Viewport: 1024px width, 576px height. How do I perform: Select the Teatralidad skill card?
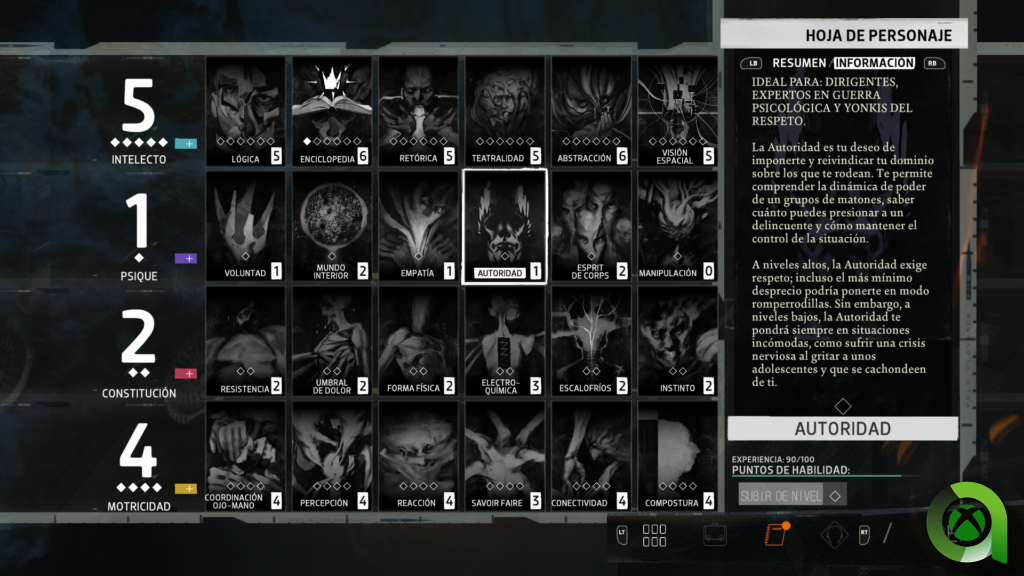tap(504, 111)
